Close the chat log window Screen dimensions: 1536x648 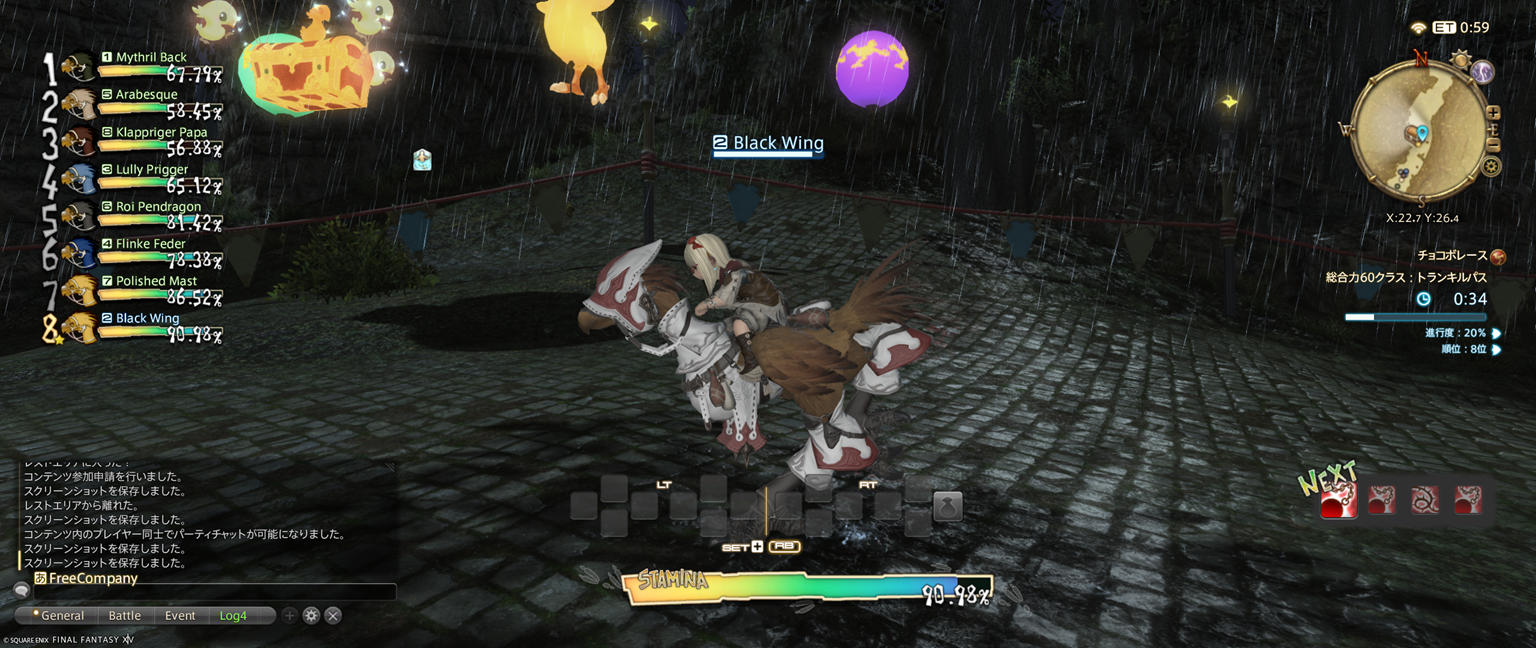click(333, 616)
